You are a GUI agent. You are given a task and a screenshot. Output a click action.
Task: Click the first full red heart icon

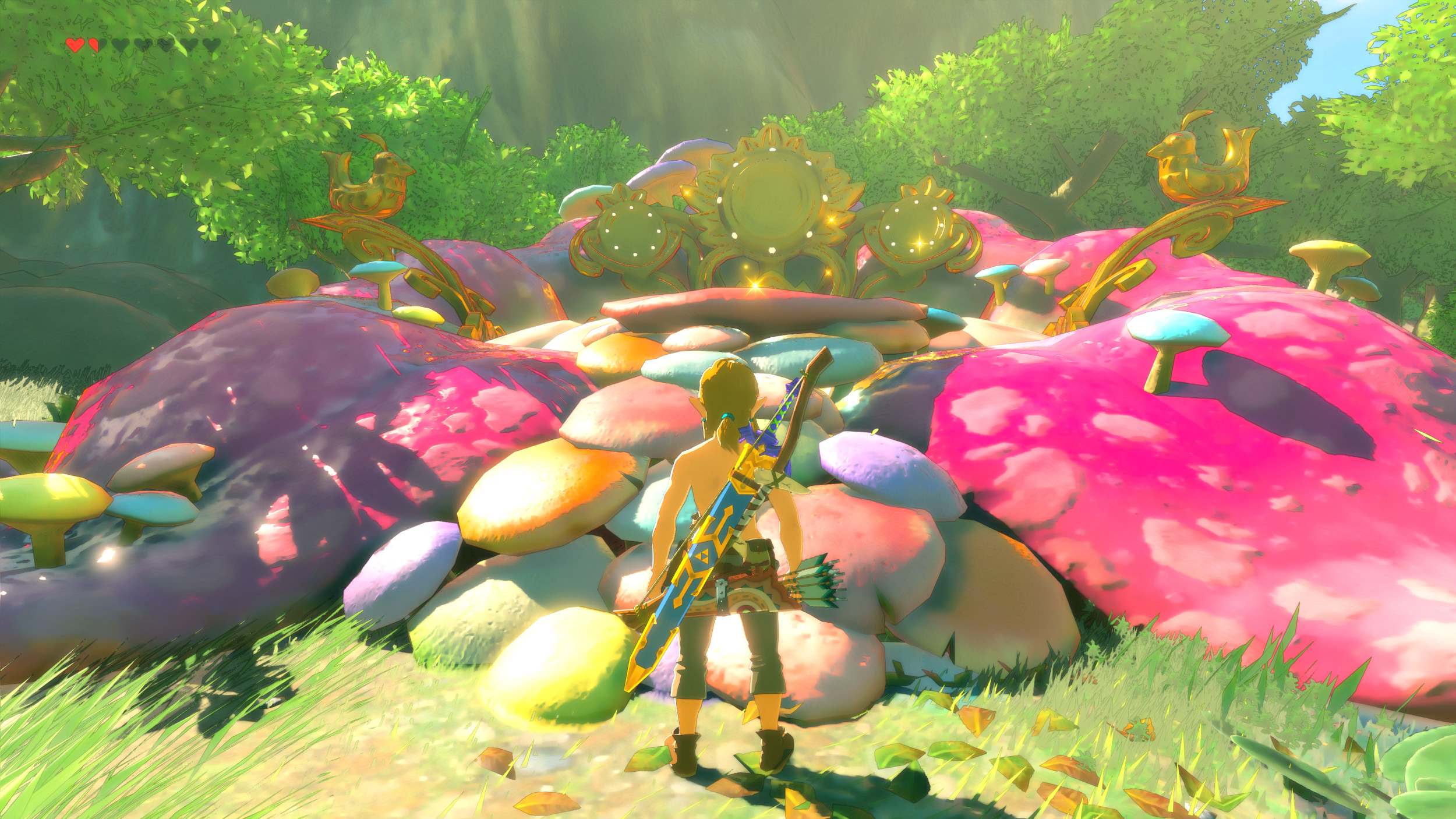[x=75, y=45]
